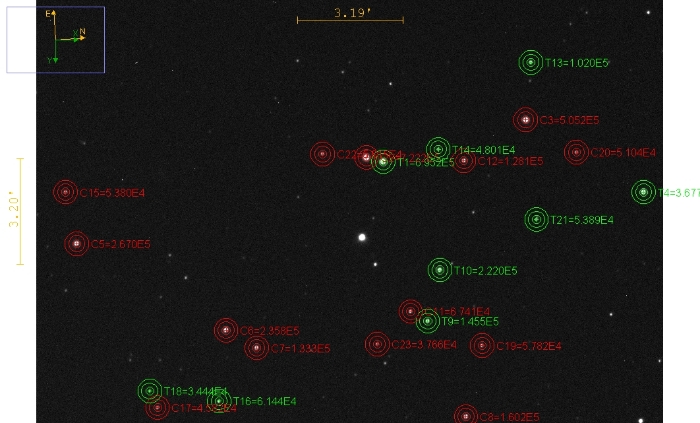
Task: Choose the red C6 aperture circle
Action: coord(226,330)
